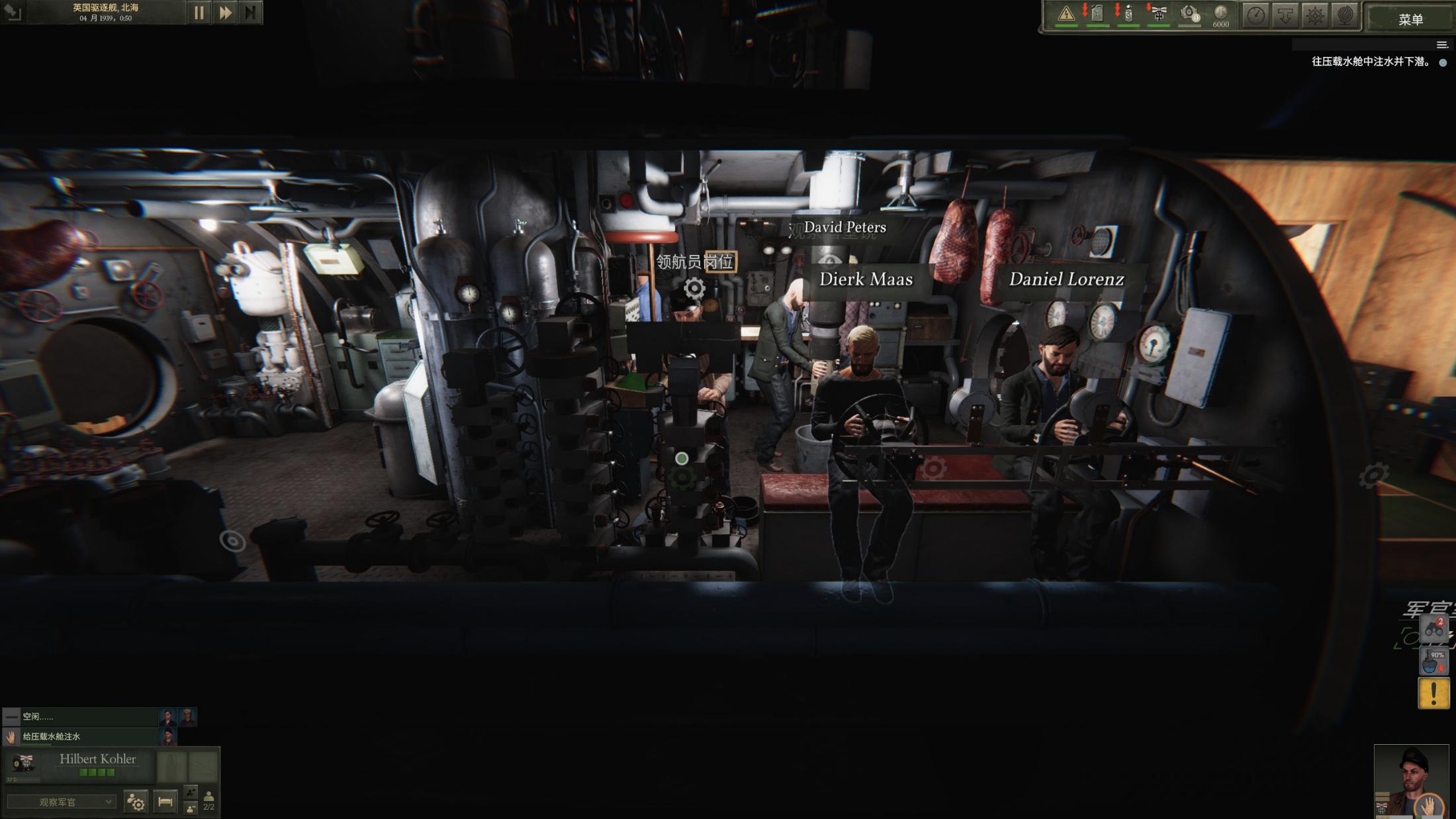Screen dimensions: 1456x819
Task: Open the binoculars sightings notification
Action: coord(1433,629)
